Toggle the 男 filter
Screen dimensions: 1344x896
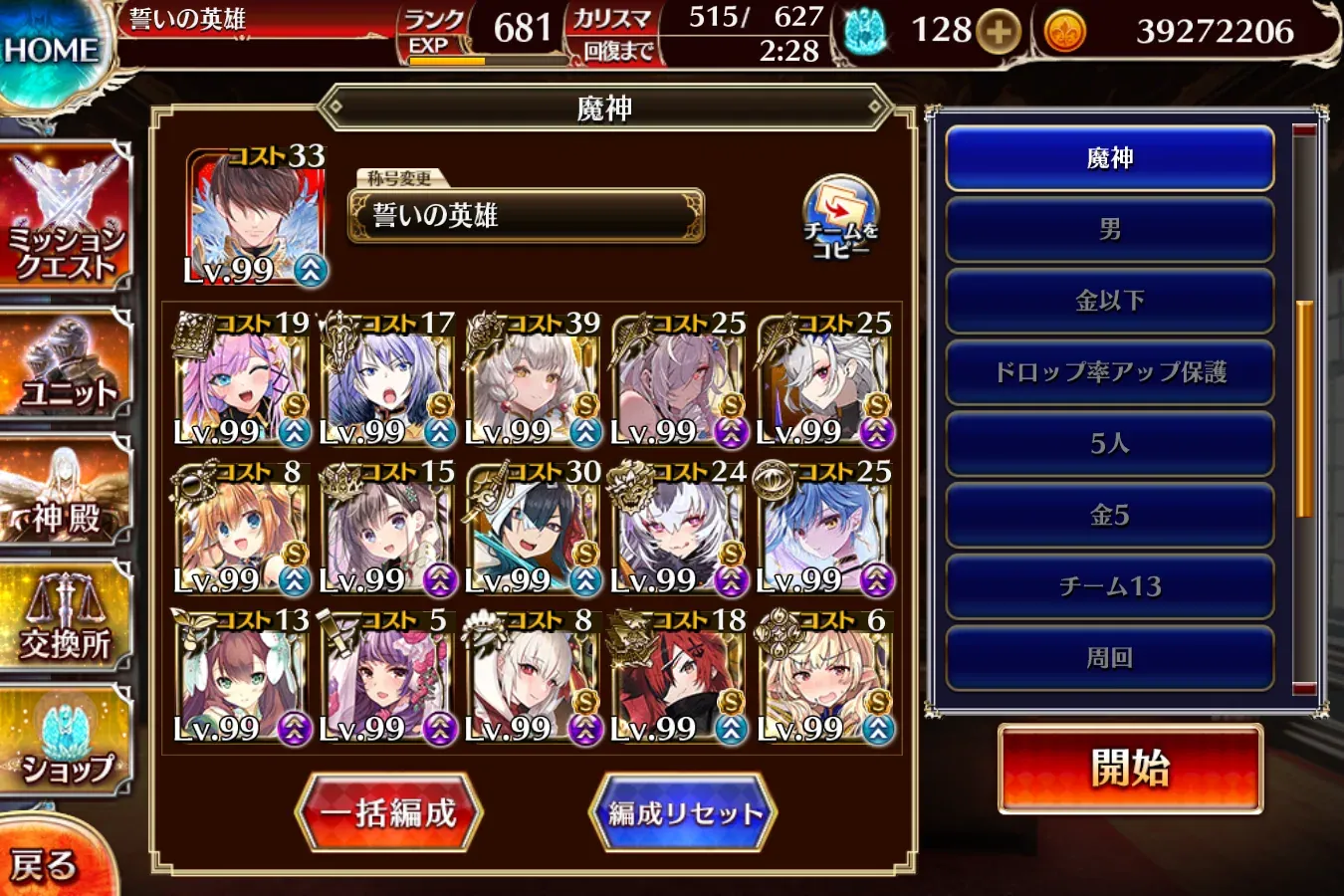click(x=1108, y=229)
